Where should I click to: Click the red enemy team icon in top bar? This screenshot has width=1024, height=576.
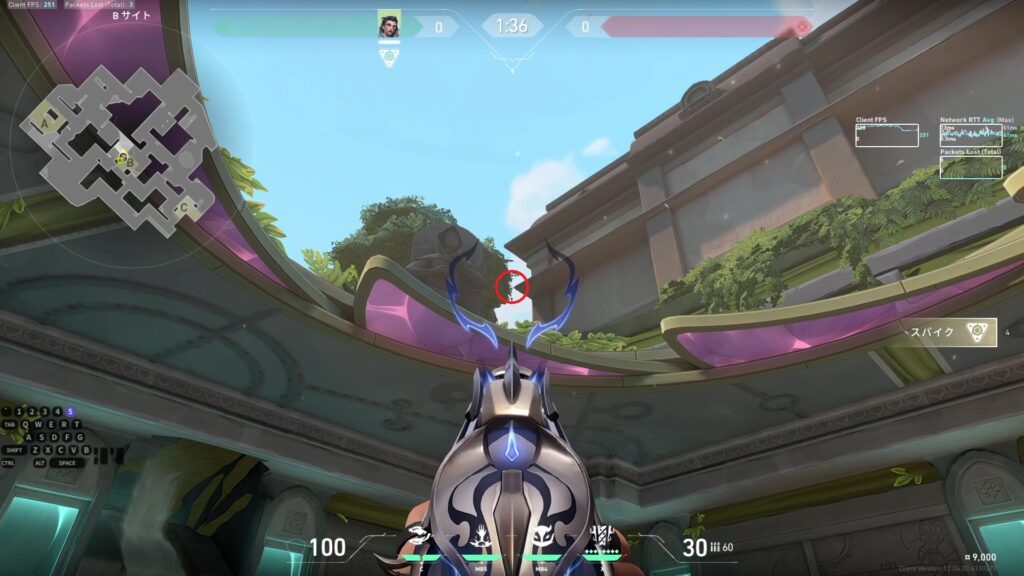(x=801, y=26)
